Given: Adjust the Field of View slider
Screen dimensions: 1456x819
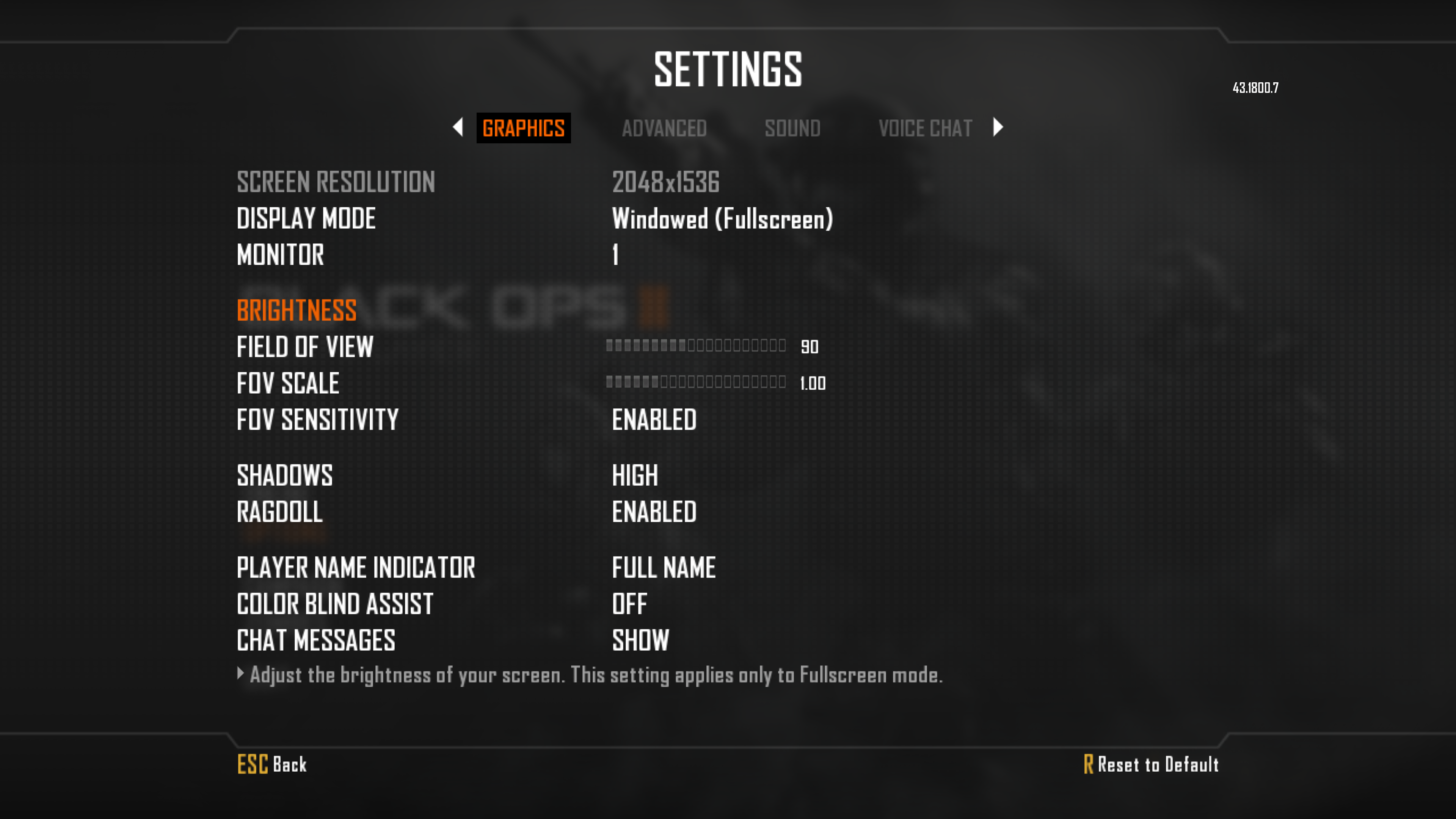Looking at the screenshot, I should pos(696,346).
